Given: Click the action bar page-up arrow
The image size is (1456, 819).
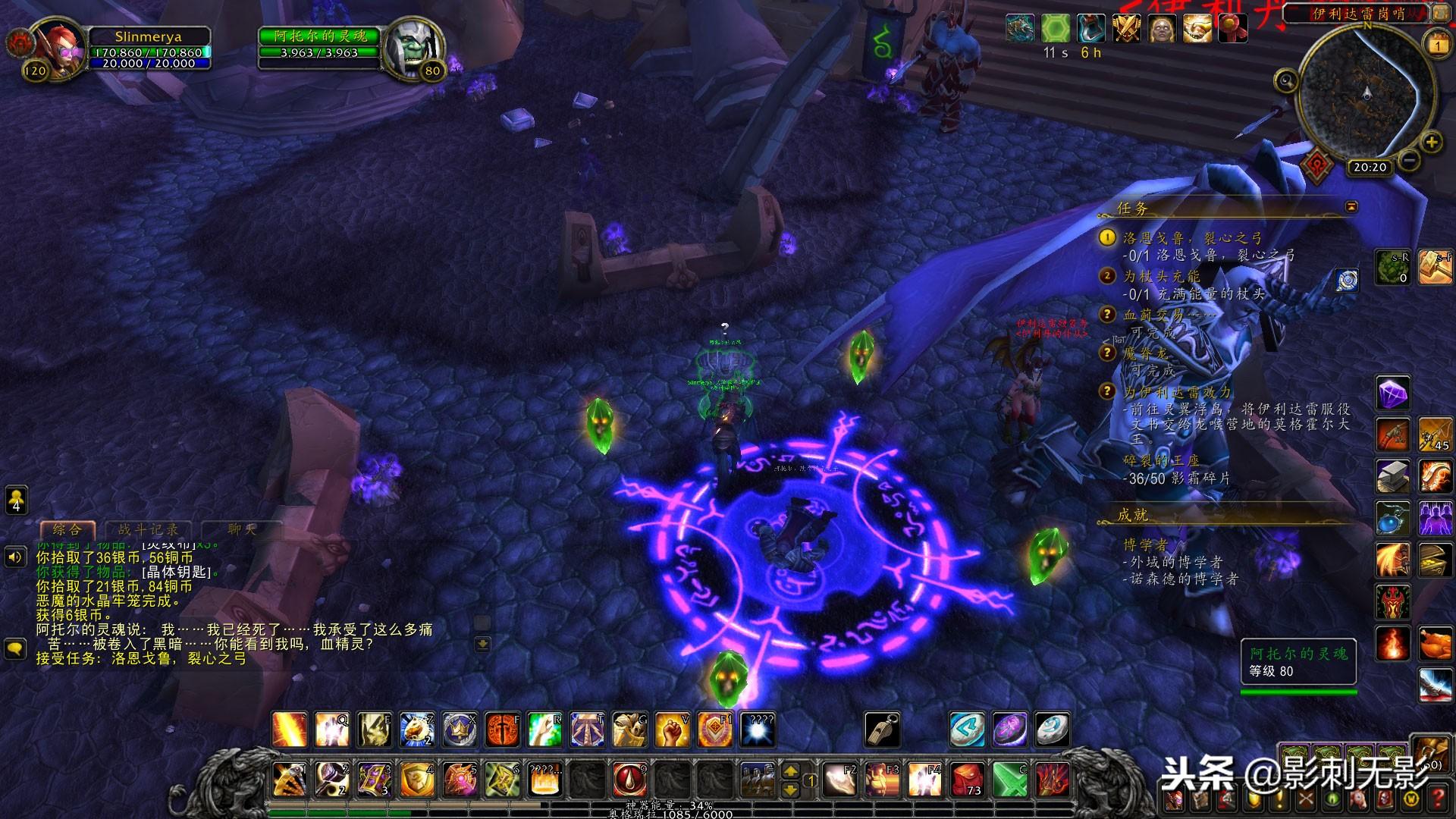Looking at the screenshot, I should click(x=790, y=771).
